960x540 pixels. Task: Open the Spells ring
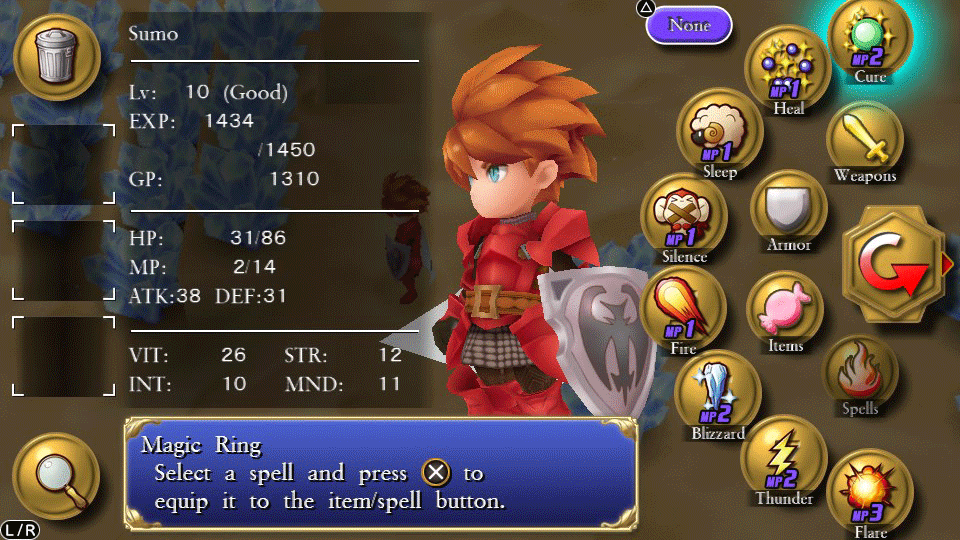860,373
